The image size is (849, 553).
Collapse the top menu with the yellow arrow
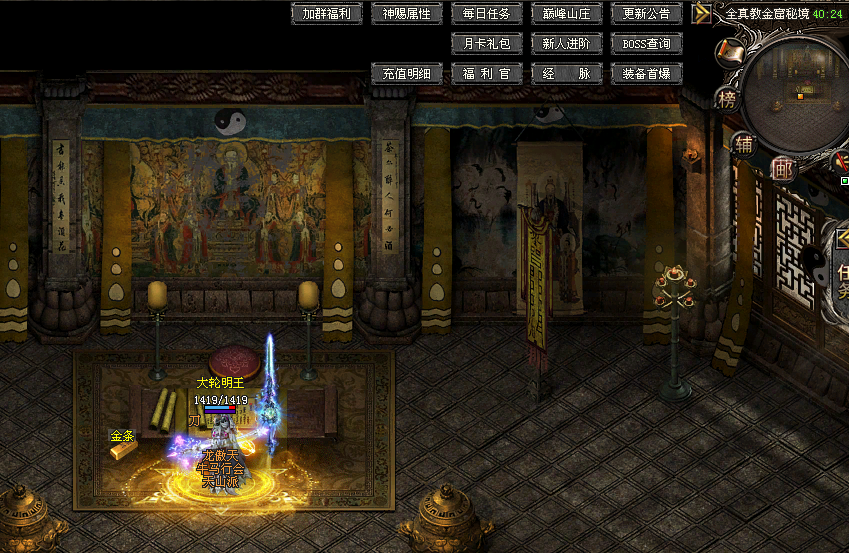coord(703,14)
